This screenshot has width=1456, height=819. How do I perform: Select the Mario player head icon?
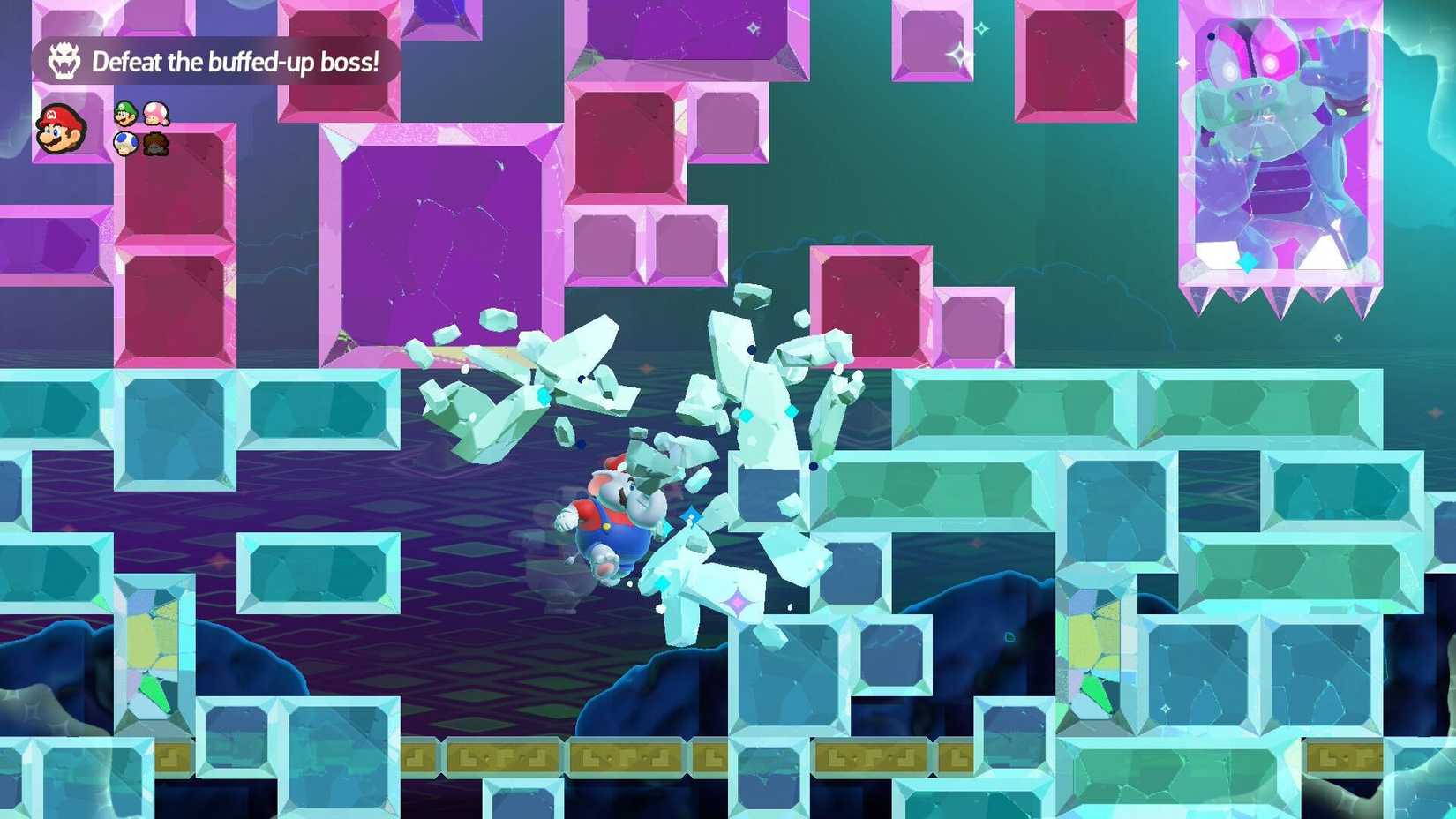[60, 131]
